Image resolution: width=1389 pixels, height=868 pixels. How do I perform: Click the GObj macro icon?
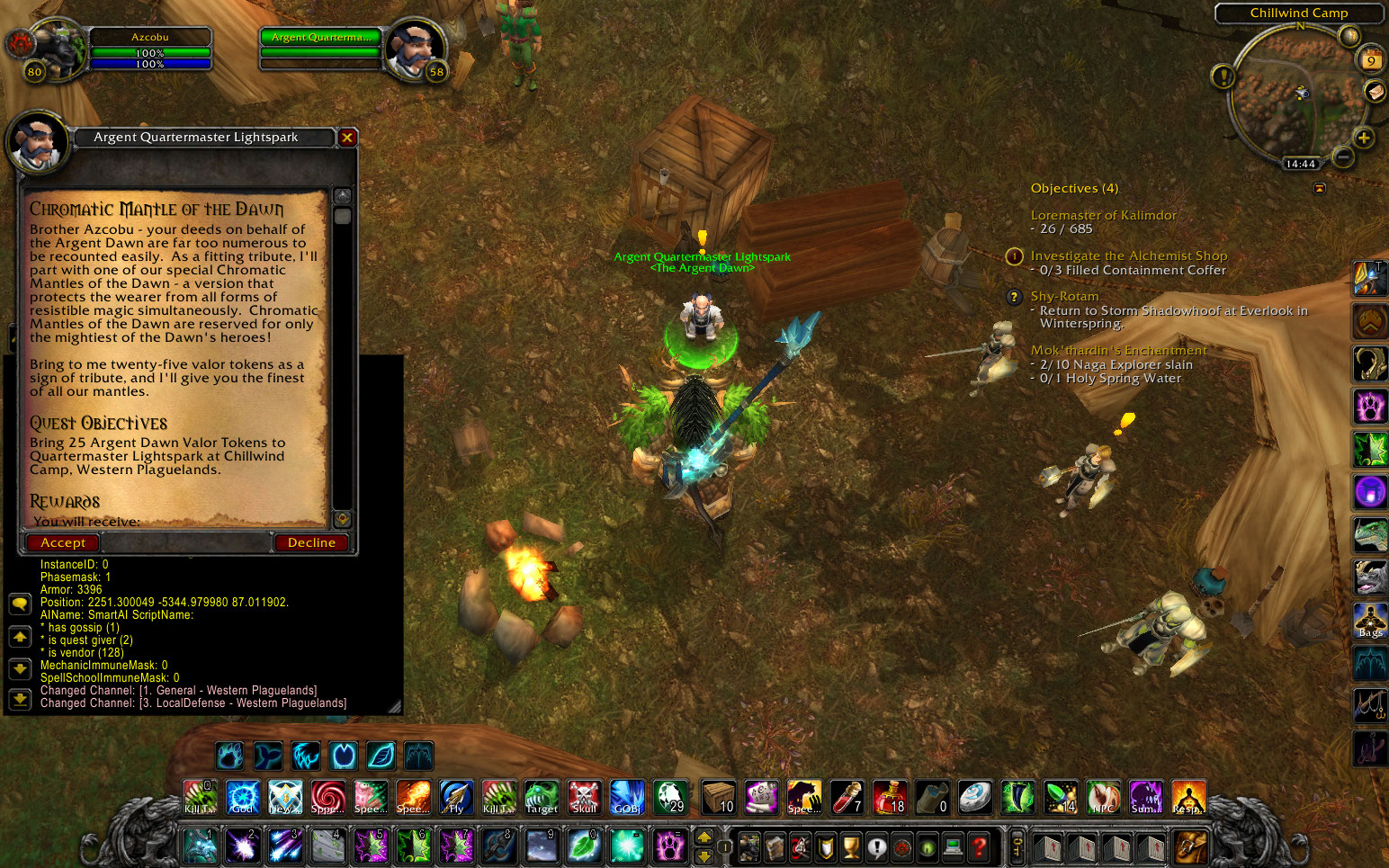click(x=627, y=797)
